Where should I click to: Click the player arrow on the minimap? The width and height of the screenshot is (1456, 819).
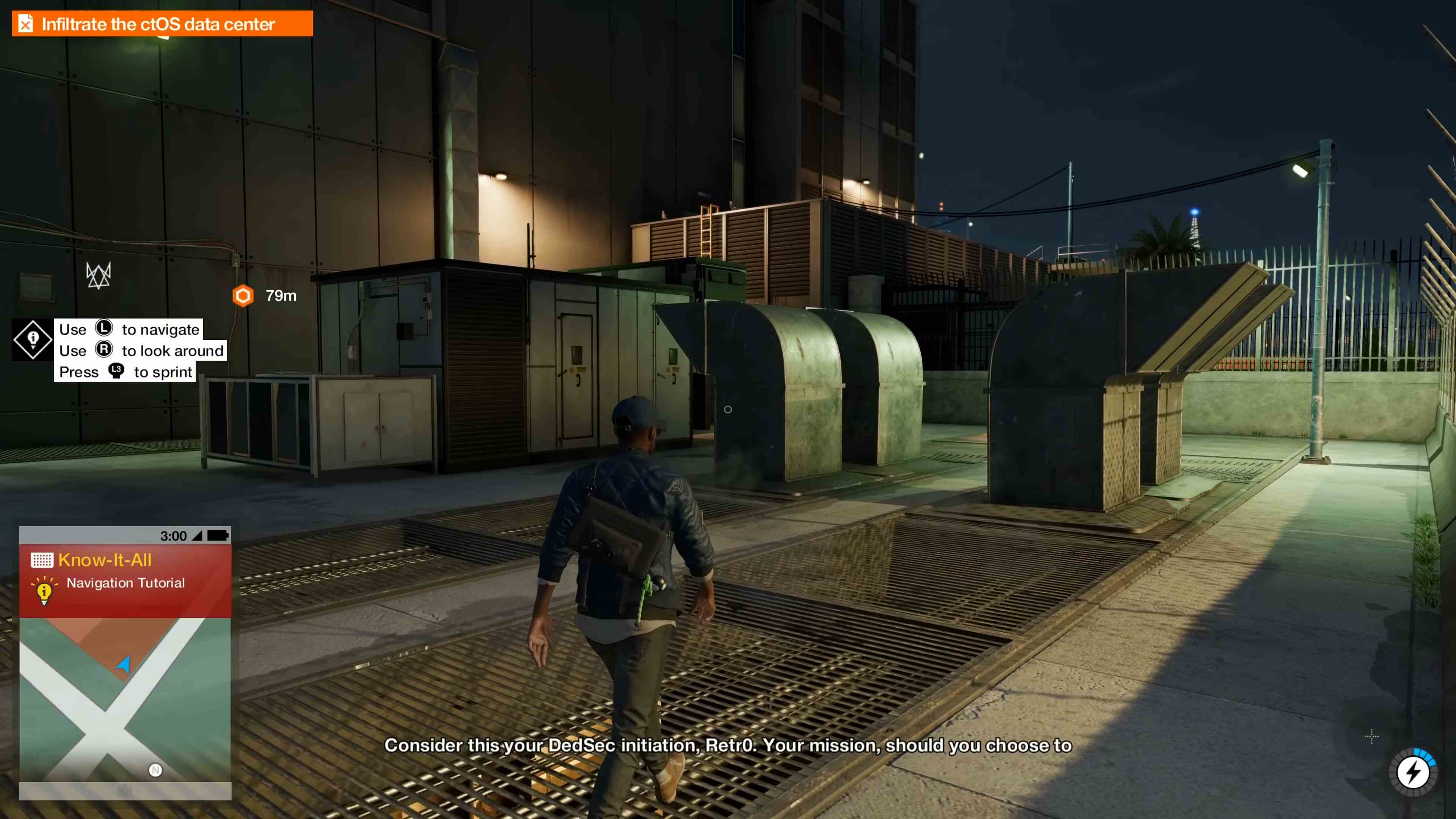pyautogui.click(x=124, y=665)
